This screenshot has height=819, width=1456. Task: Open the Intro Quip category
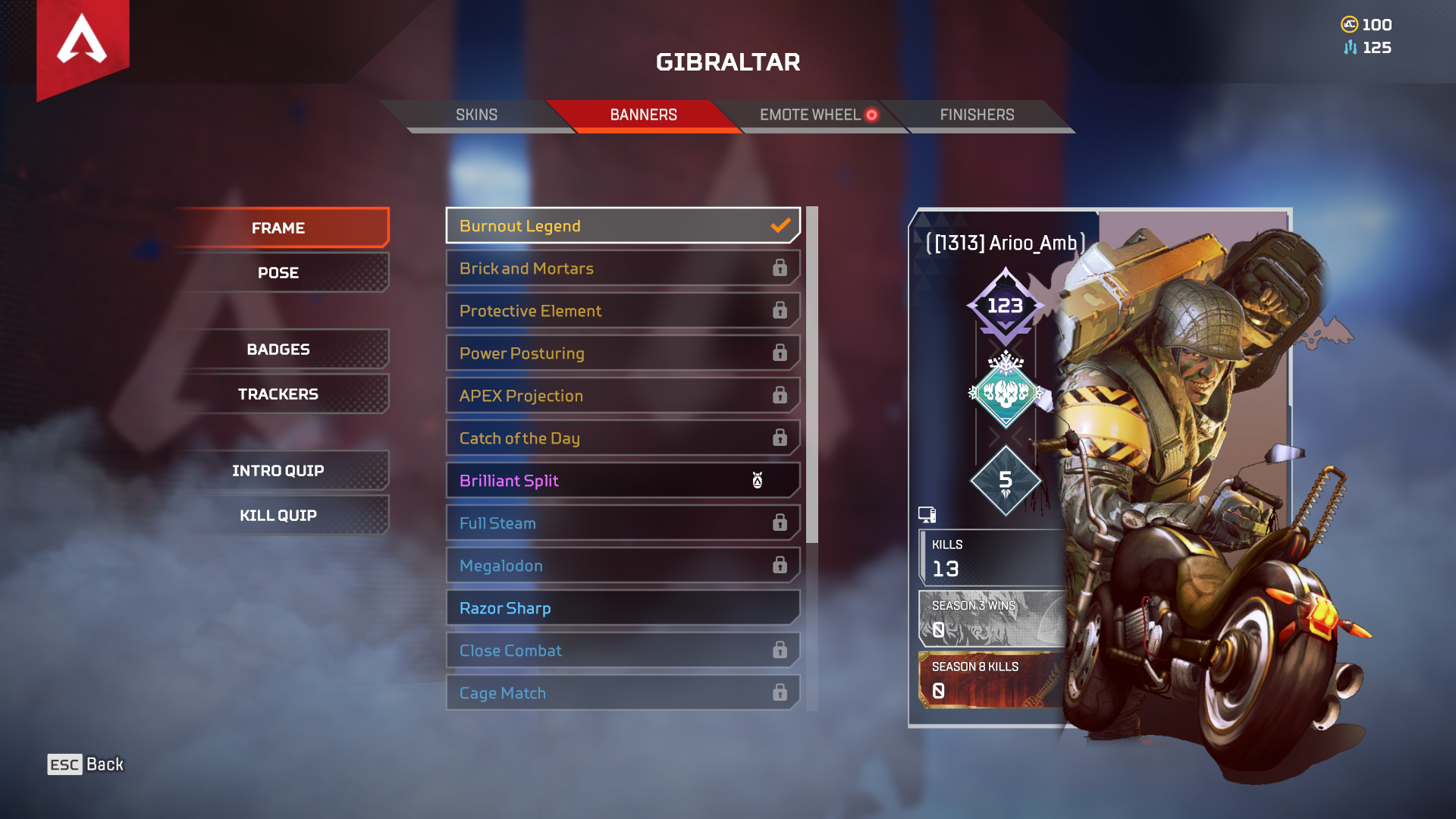tap(278, 470)
